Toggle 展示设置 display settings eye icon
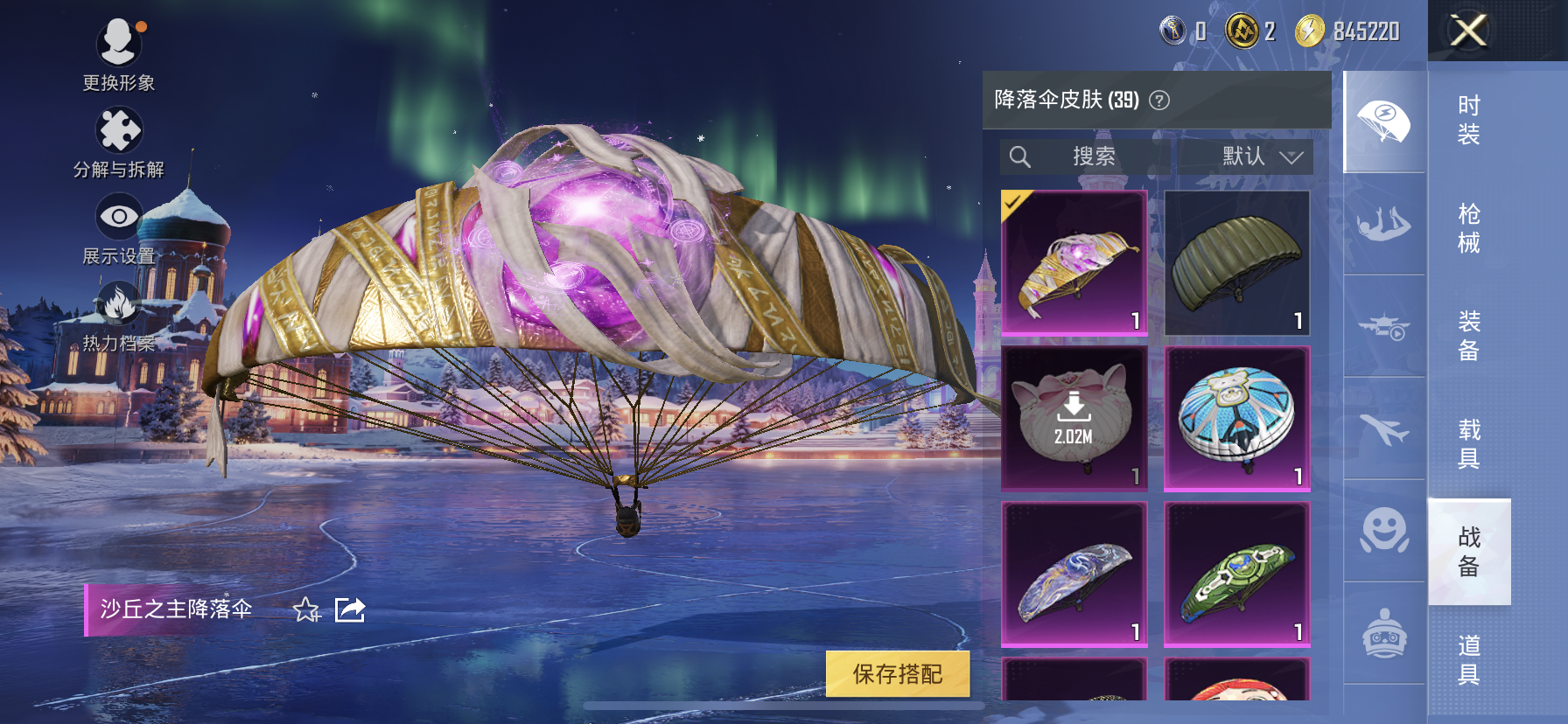Screen dimensions: 1568x724 click(120, 214)
